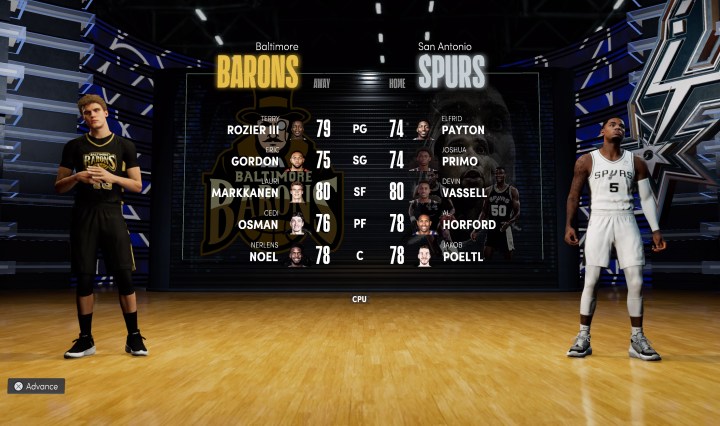The height and width of the screenshot is (426, 720).
Task: Choose Nerlens Noel at center
Action: [263, 257]
